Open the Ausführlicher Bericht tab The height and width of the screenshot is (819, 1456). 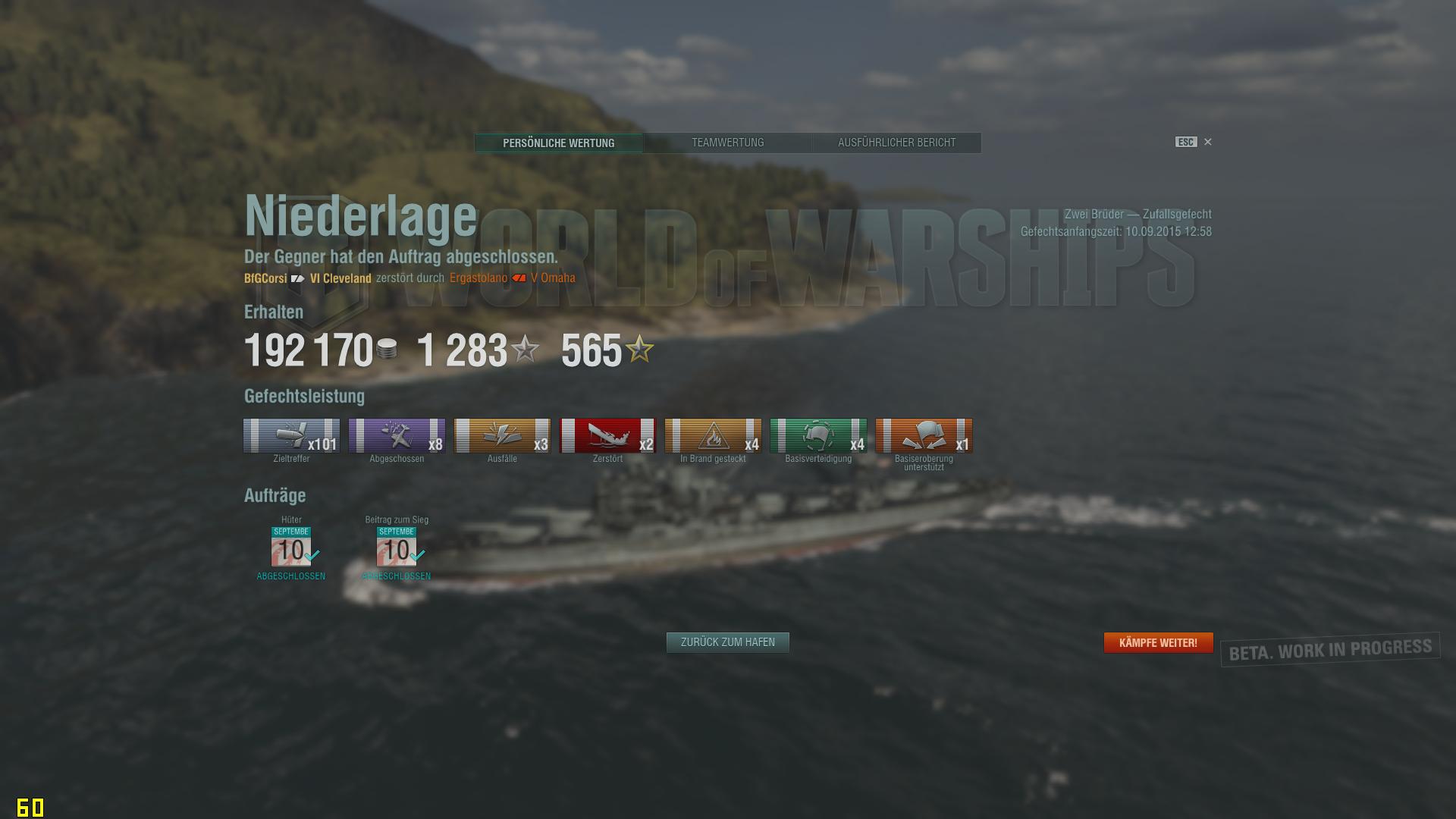click(x=896, y=143)
